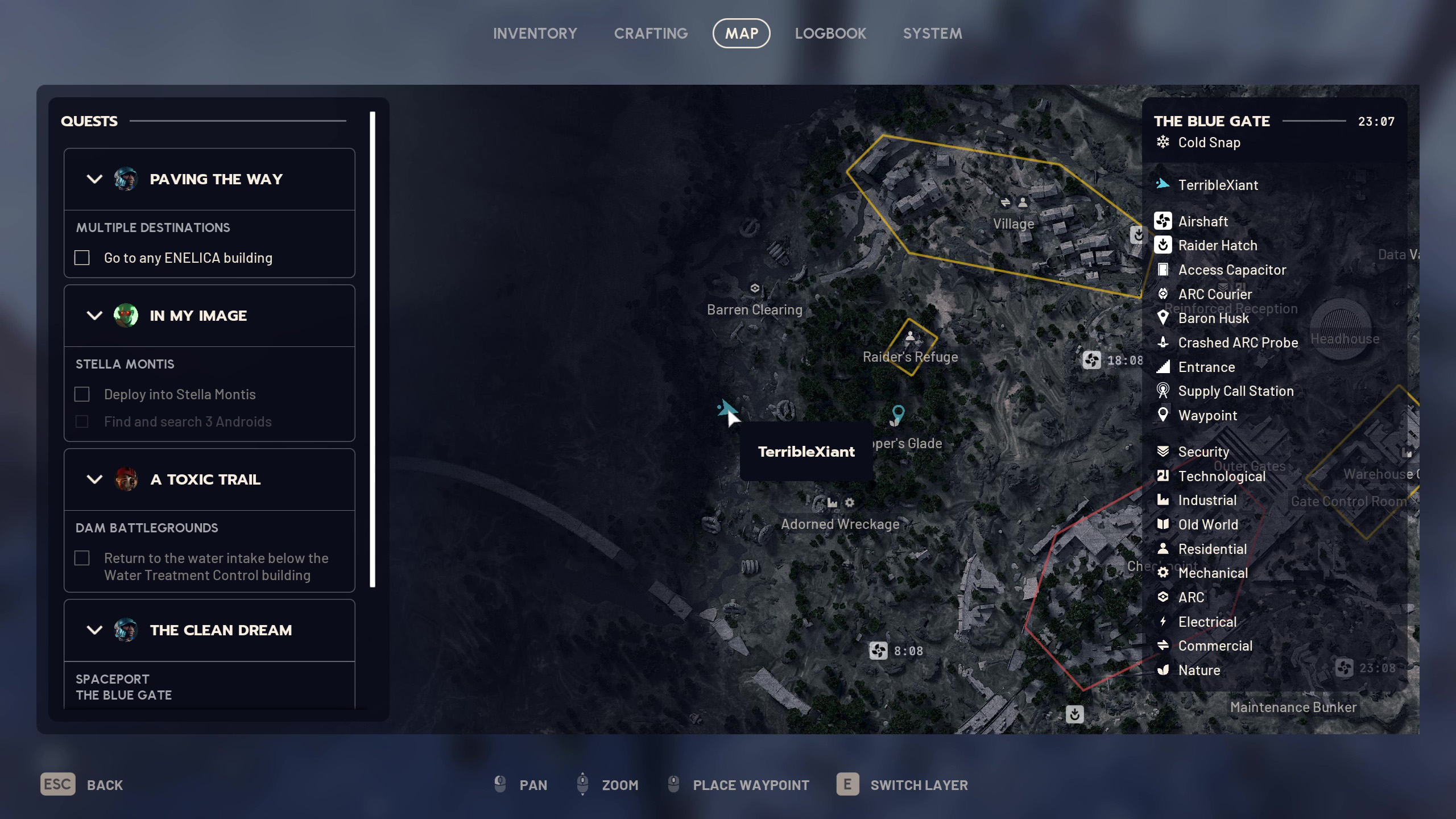Open the Logbook tab

[830, 34]
